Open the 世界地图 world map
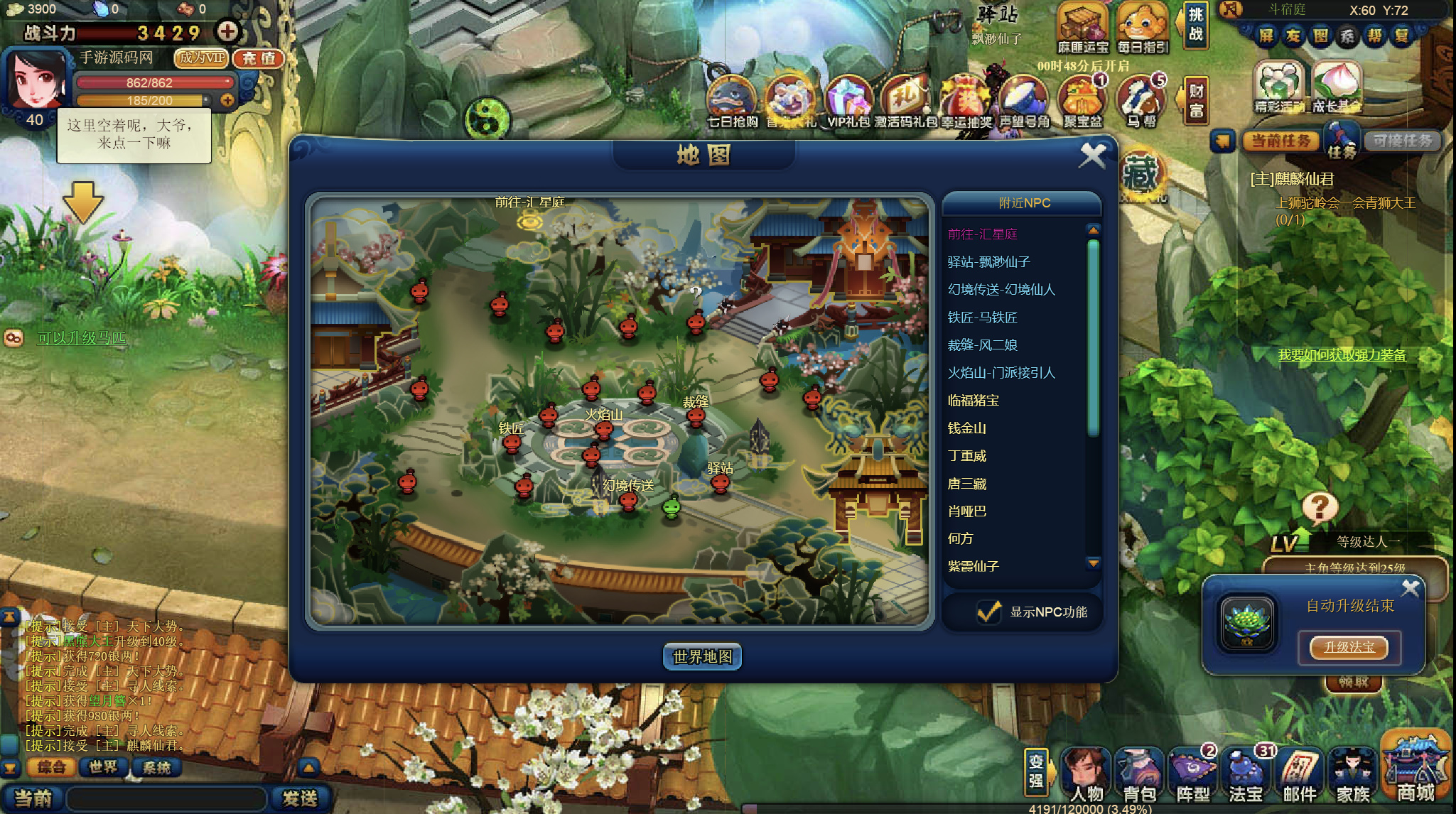The width and height of the screenshot is (1456, 814). click(702, 656)
